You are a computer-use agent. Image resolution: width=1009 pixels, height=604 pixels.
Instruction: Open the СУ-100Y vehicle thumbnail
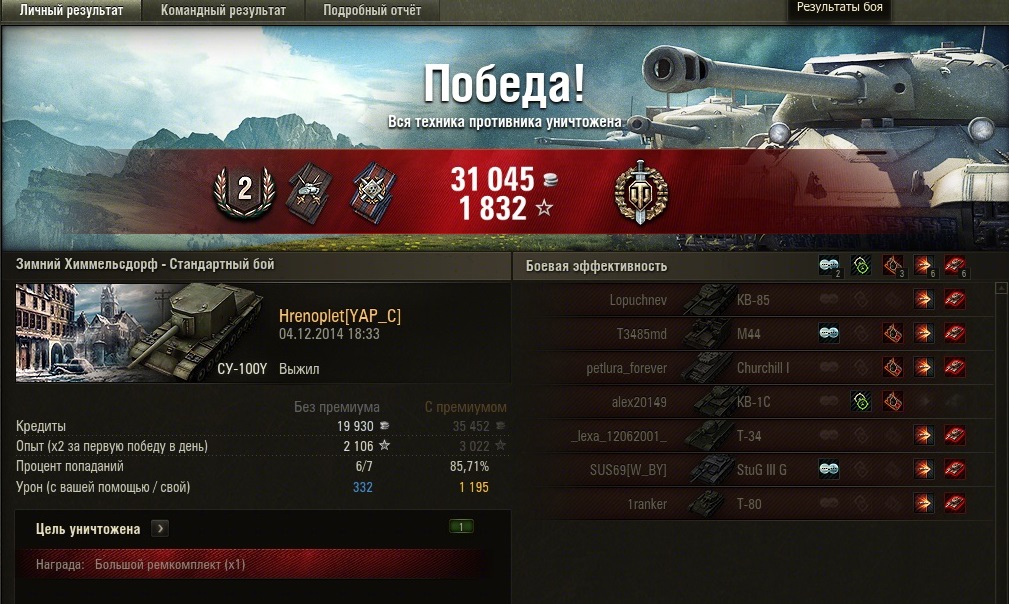coord(139,332)
